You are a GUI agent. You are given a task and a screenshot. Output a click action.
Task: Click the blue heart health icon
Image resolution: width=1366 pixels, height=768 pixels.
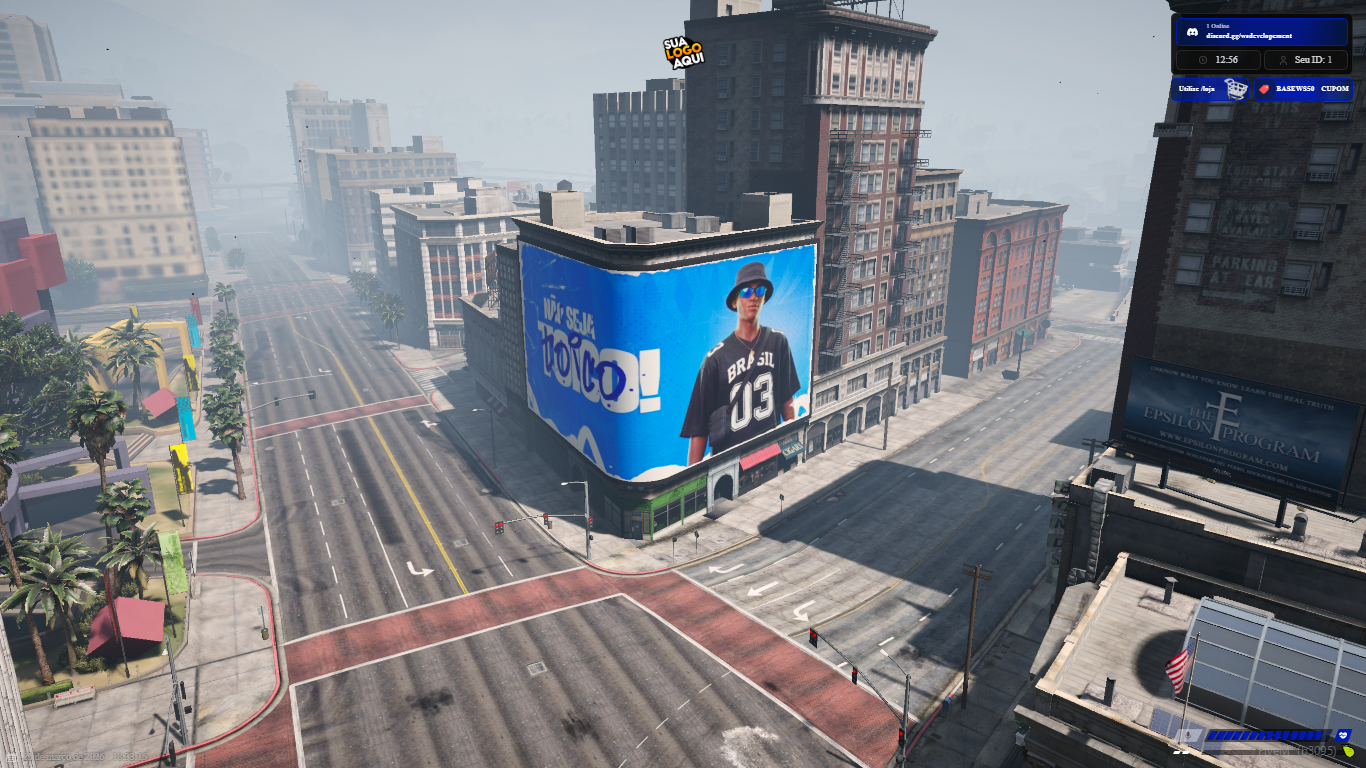(x=1343, y=735)
